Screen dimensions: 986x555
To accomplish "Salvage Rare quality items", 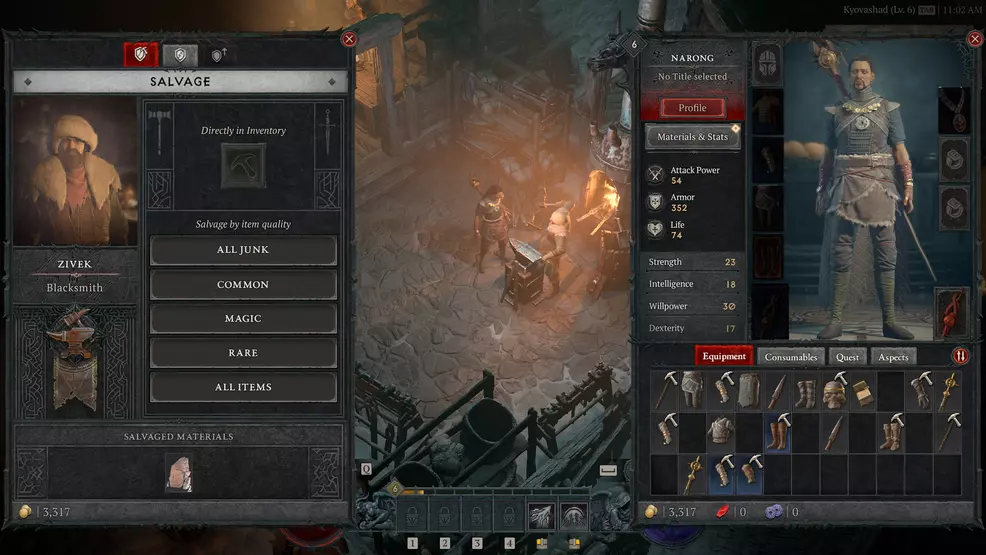I will point(243,353).
